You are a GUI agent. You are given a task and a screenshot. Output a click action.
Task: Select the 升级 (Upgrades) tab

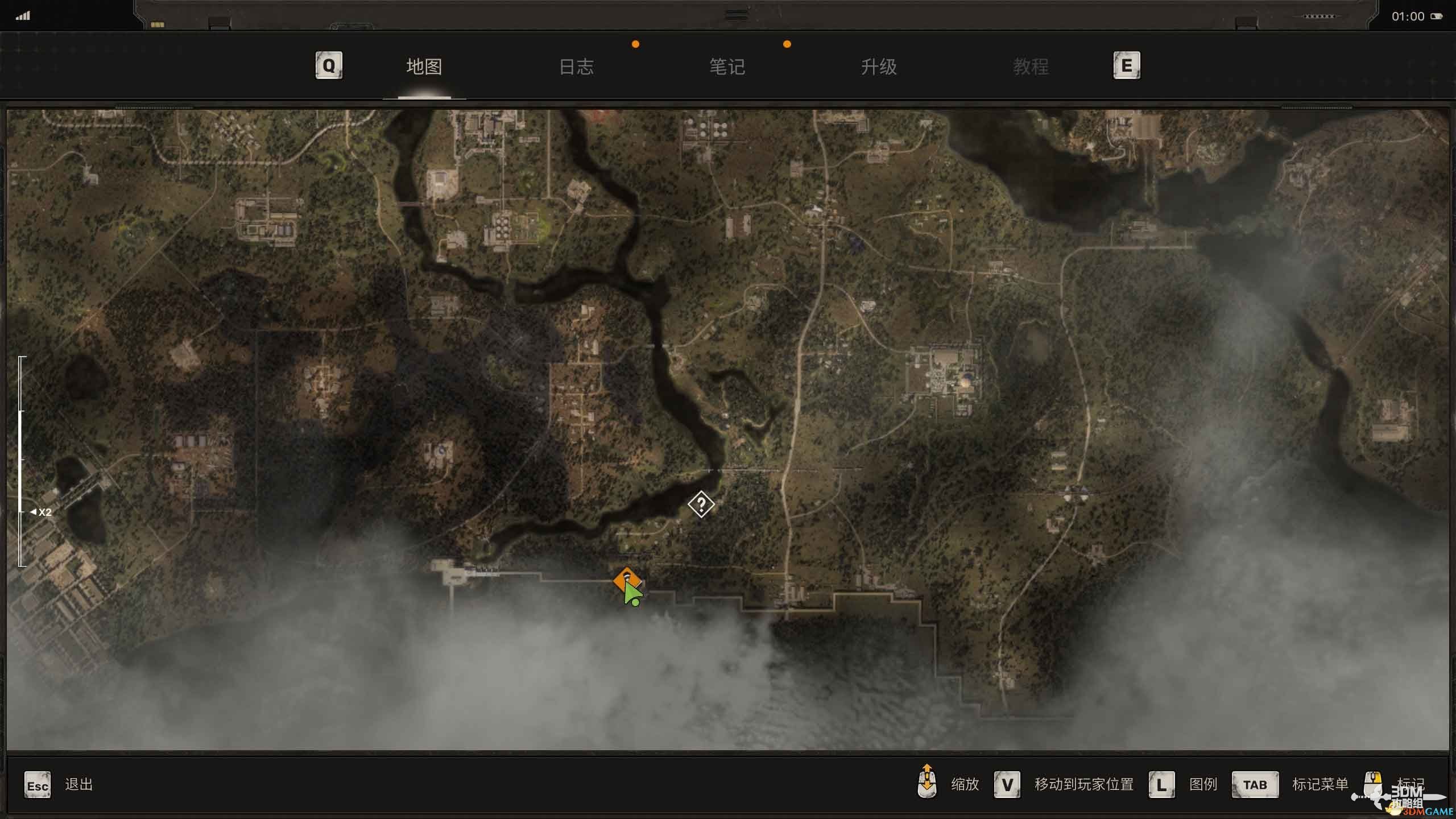(879, 67)
